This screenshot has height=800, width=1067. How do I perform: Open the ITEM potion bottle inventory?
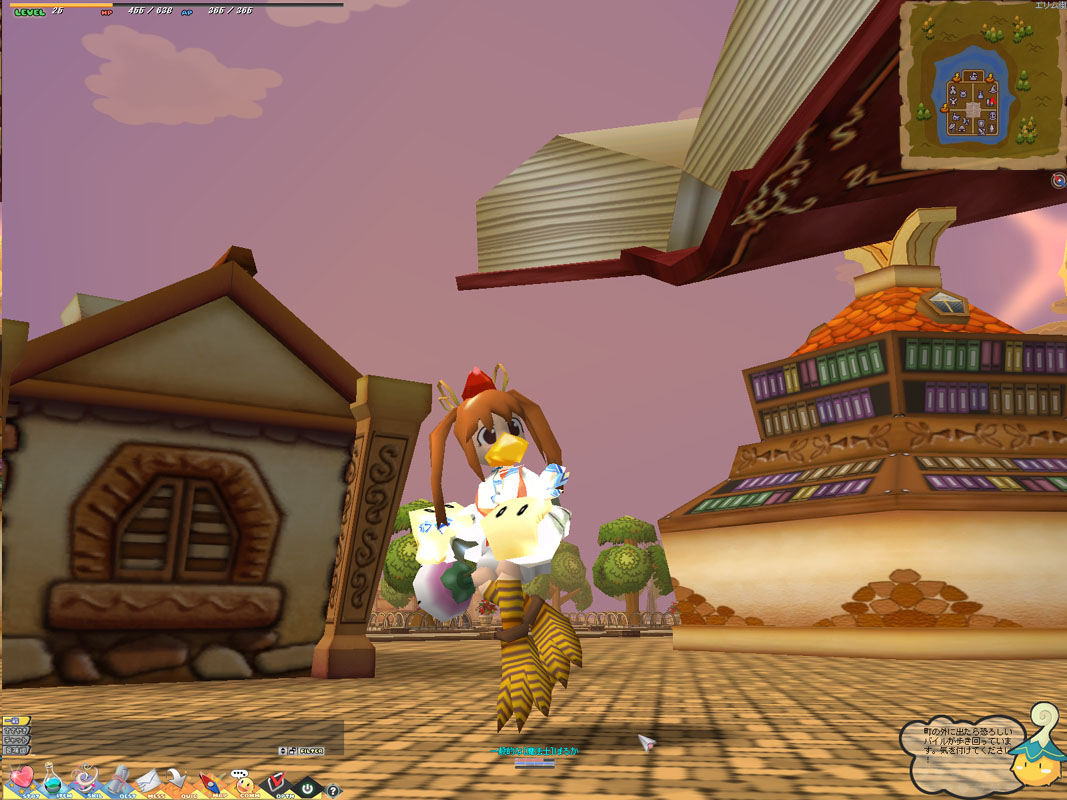[52, 778]
